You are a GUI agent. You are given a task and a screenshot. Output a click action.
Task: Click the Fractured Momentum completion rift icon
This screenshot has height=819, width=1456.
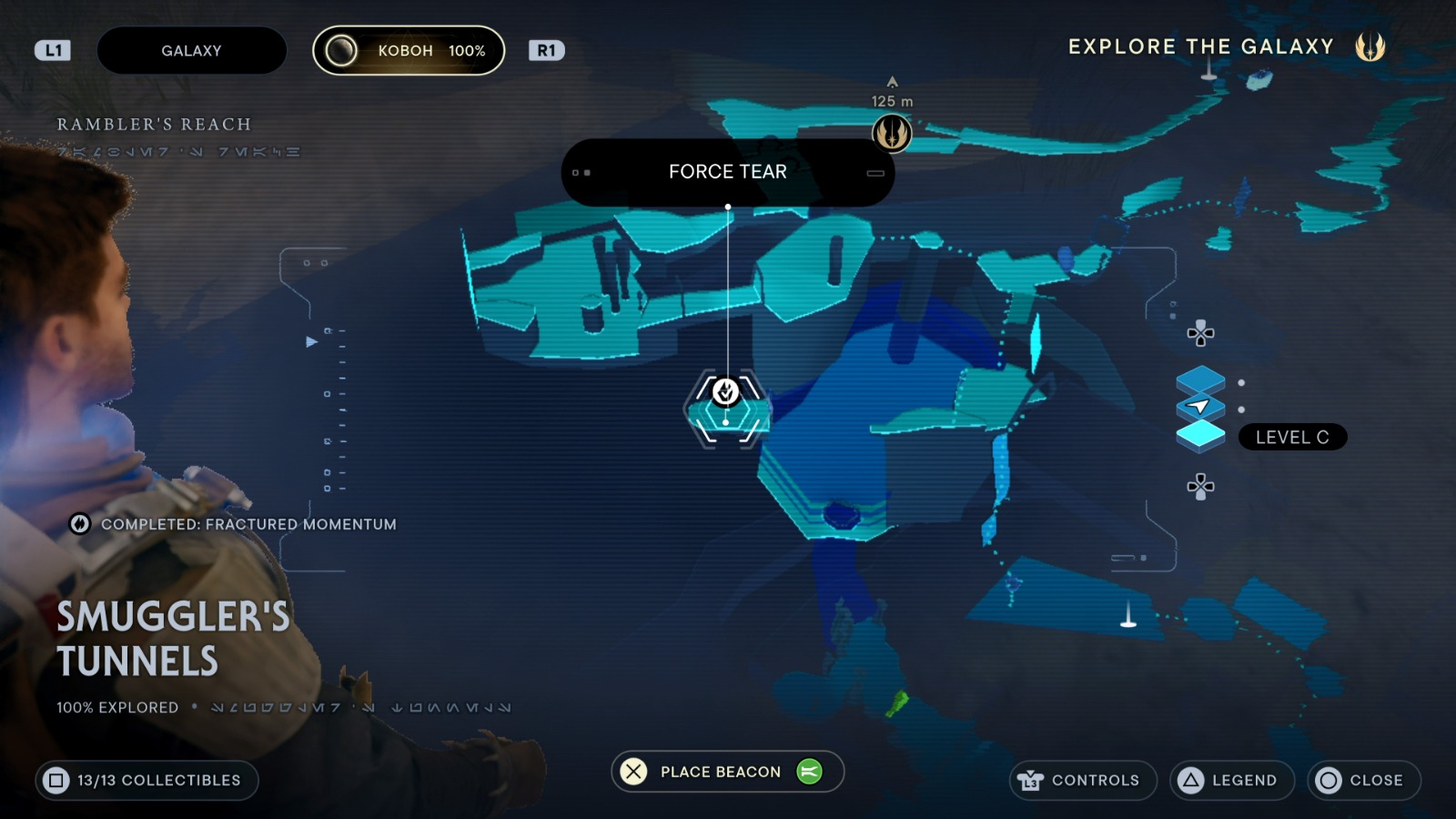[x=79, y=524]
